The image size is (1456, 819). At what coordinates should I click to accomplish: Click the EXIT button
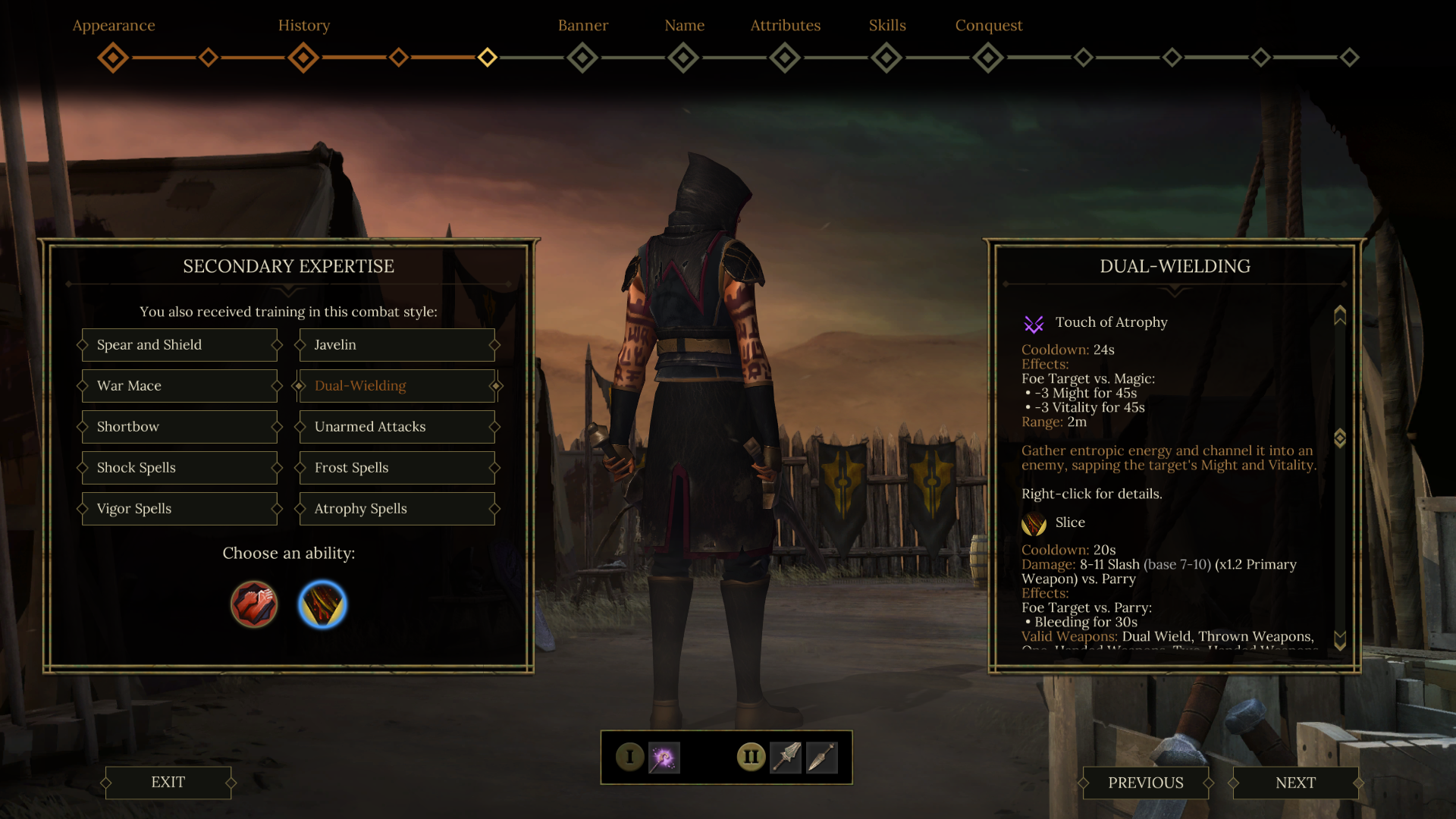click(x=168, y=783)
